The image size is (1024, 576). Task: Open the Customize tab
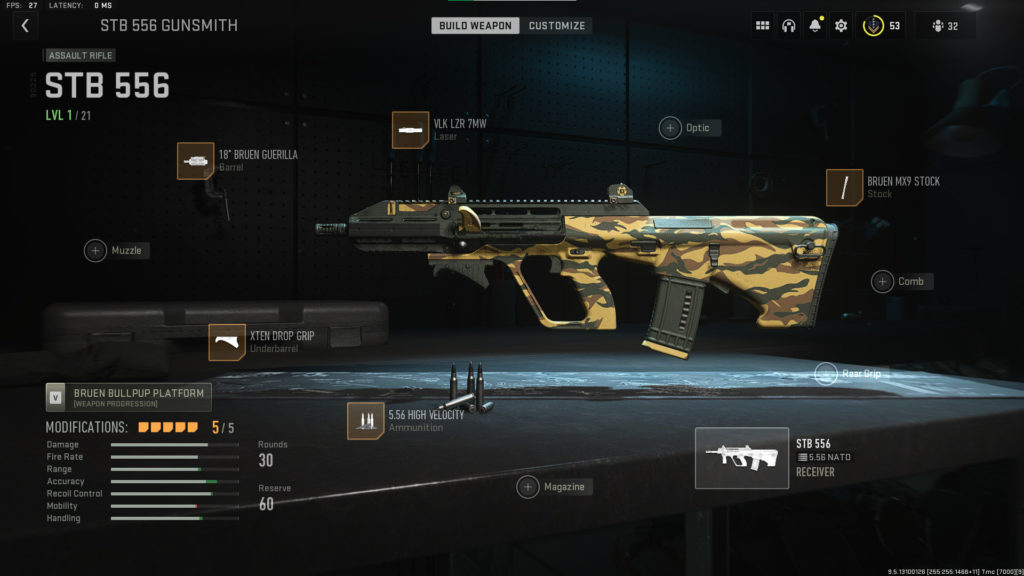tap(557, 25)
